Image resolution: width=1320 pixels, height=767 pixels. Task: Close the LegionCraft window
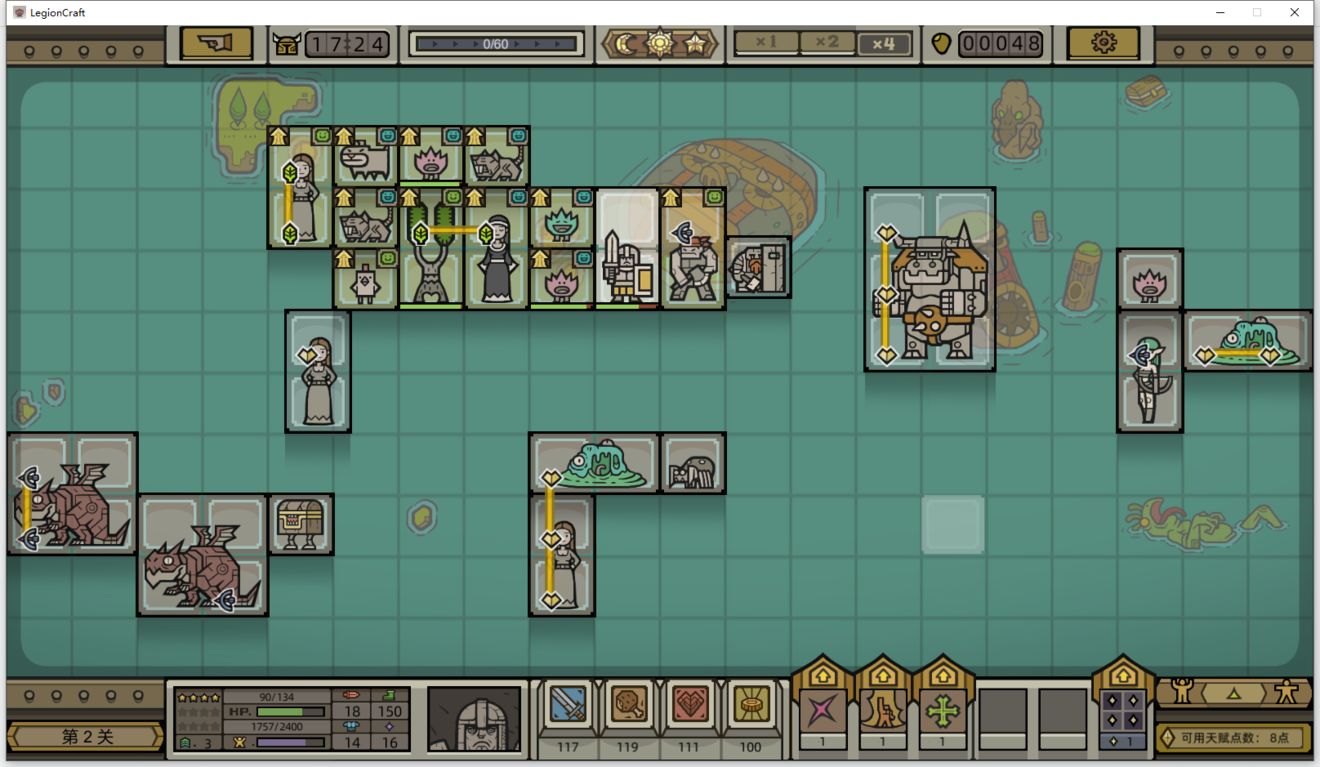(x=1295, y=12)
